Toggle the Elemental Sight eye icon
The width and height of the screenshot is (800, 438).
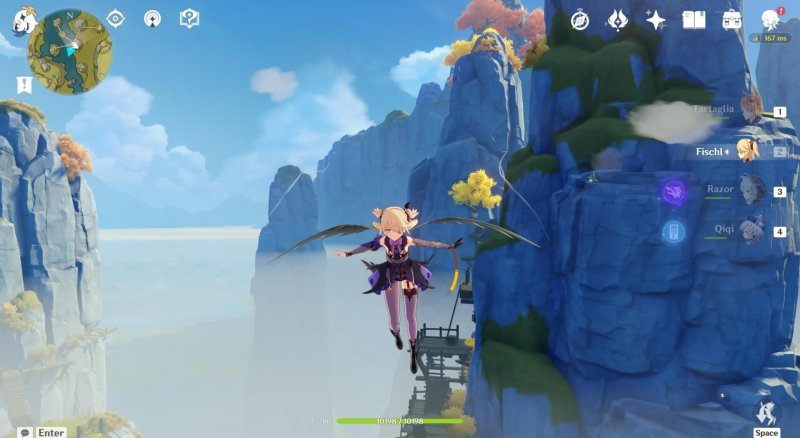point(116,18)
